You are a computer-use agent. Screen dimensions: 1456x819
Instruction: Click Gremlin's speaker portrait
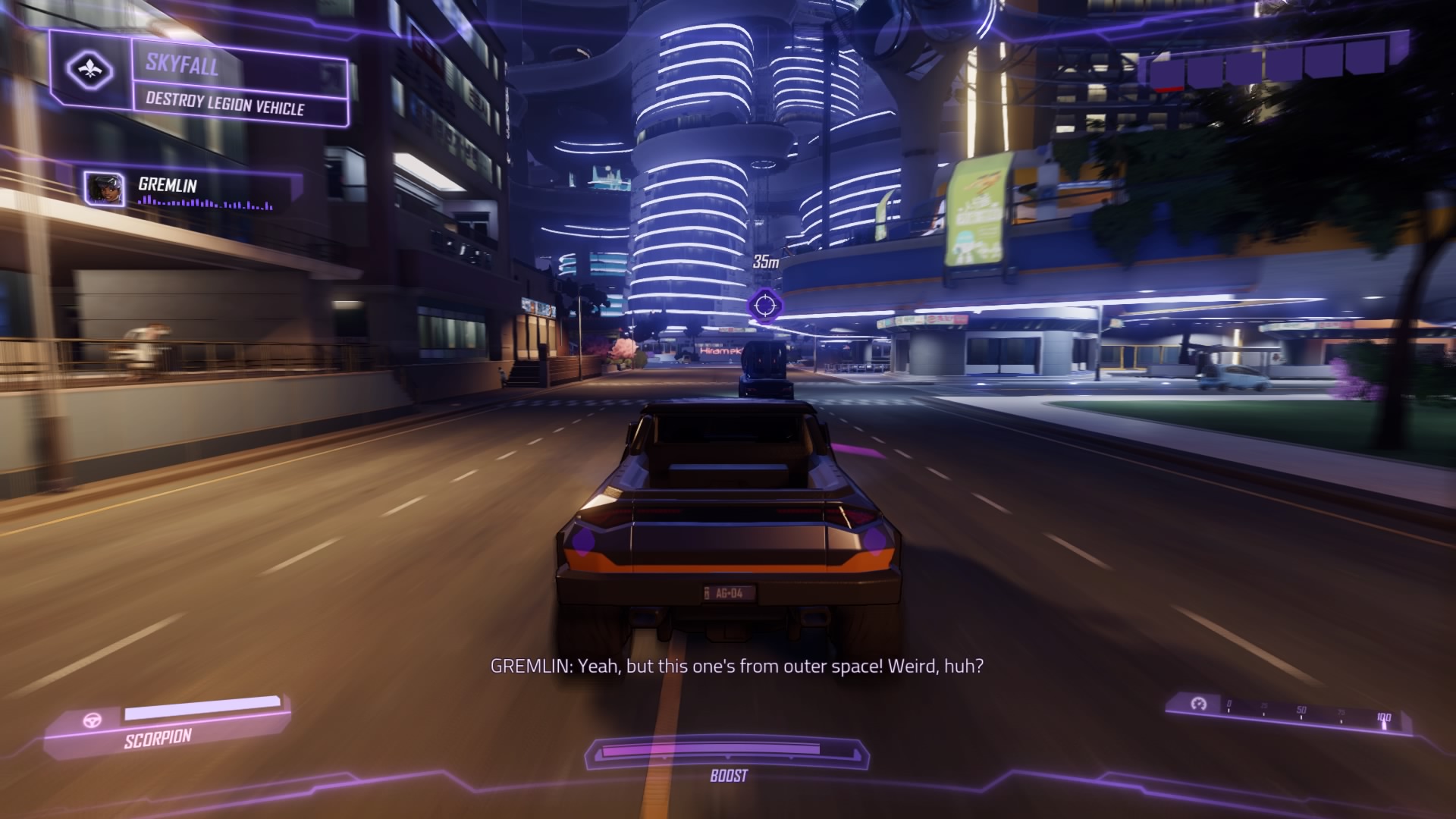[x=105, y=189]
